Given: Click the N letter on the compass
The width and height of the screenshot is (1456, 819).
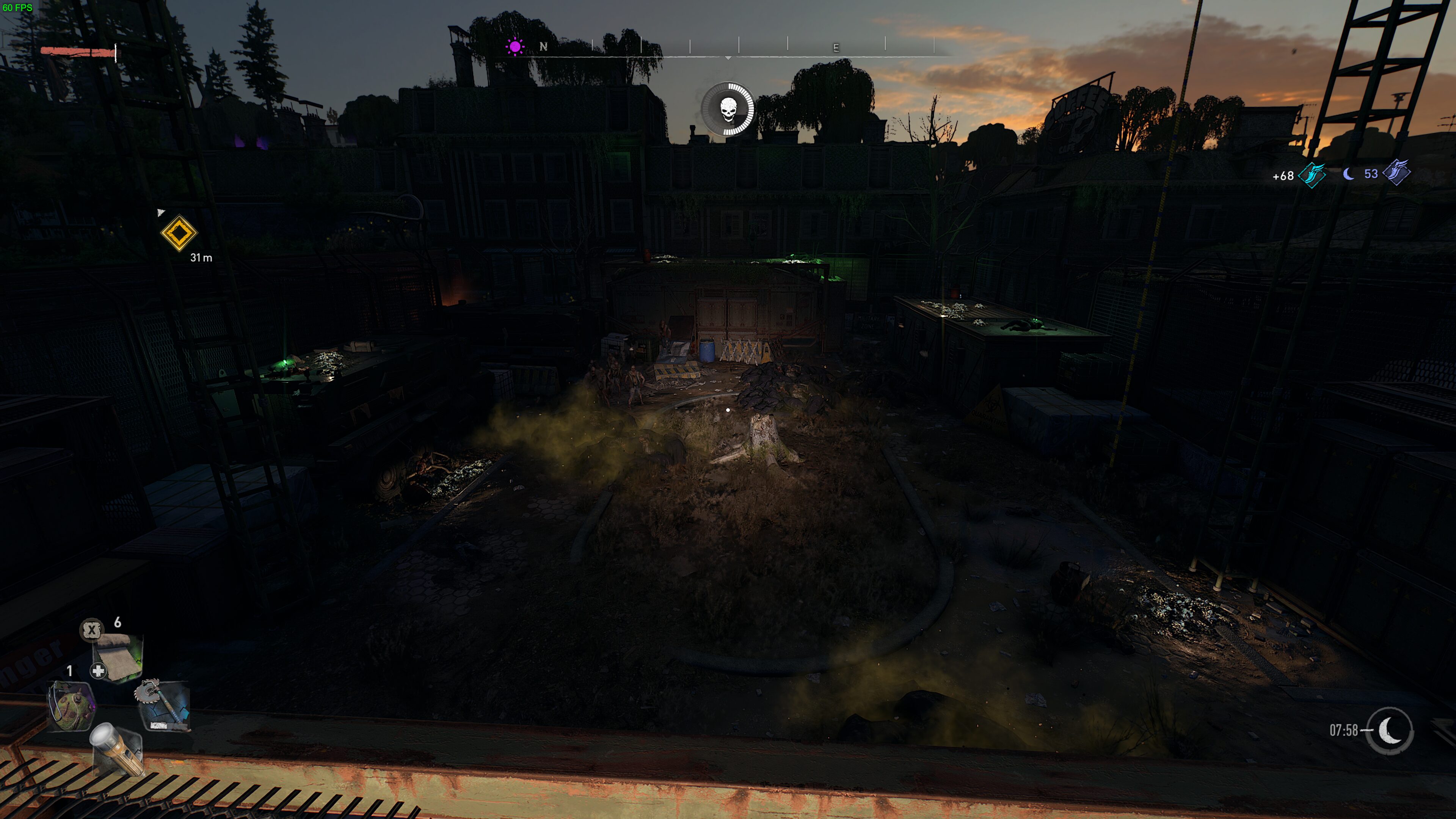Looking at the screenshot, I should coord(543,47).
